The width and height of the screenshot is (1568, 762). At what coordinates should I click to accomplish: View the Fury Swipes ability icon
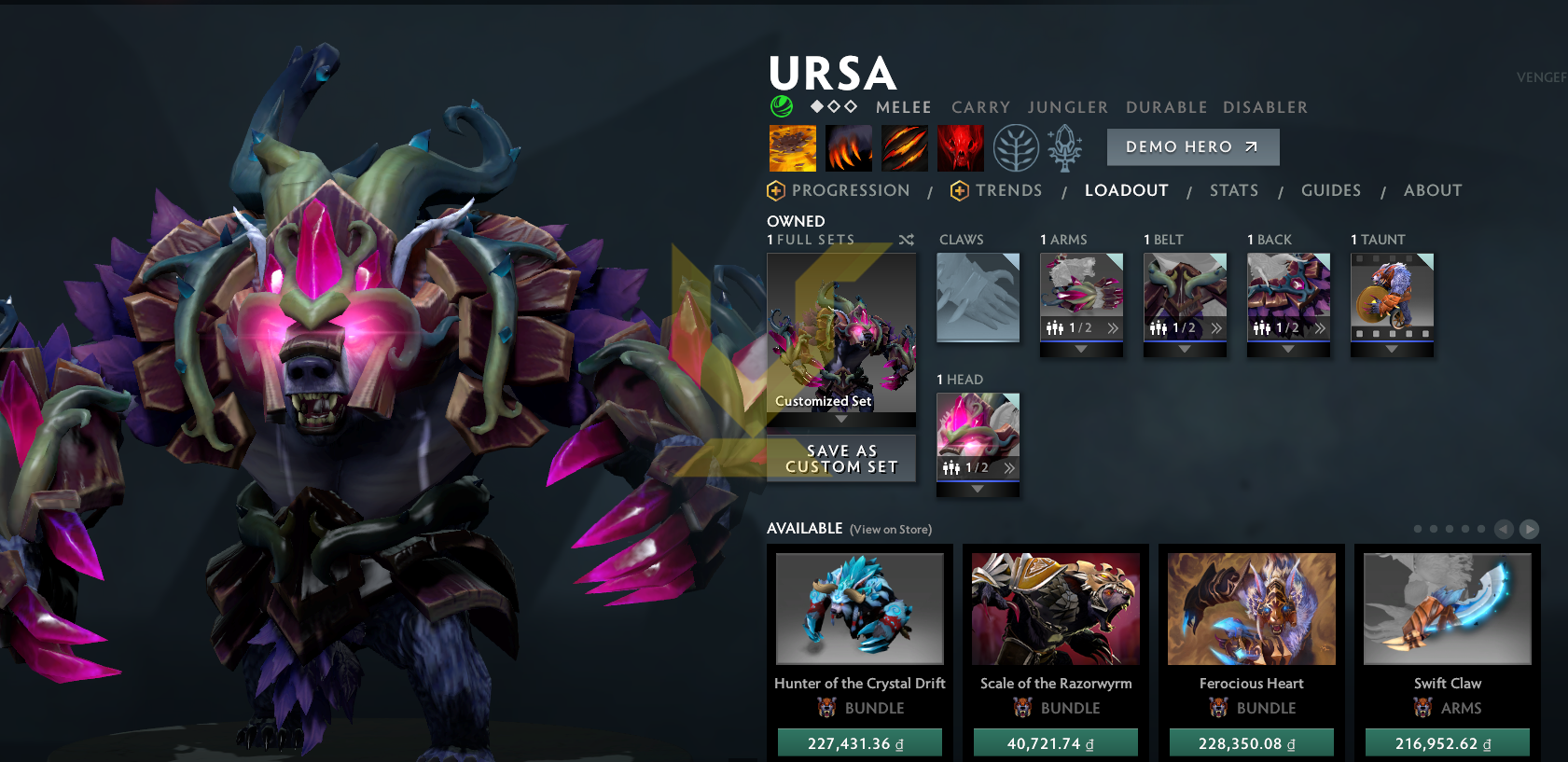click(904, 147)
